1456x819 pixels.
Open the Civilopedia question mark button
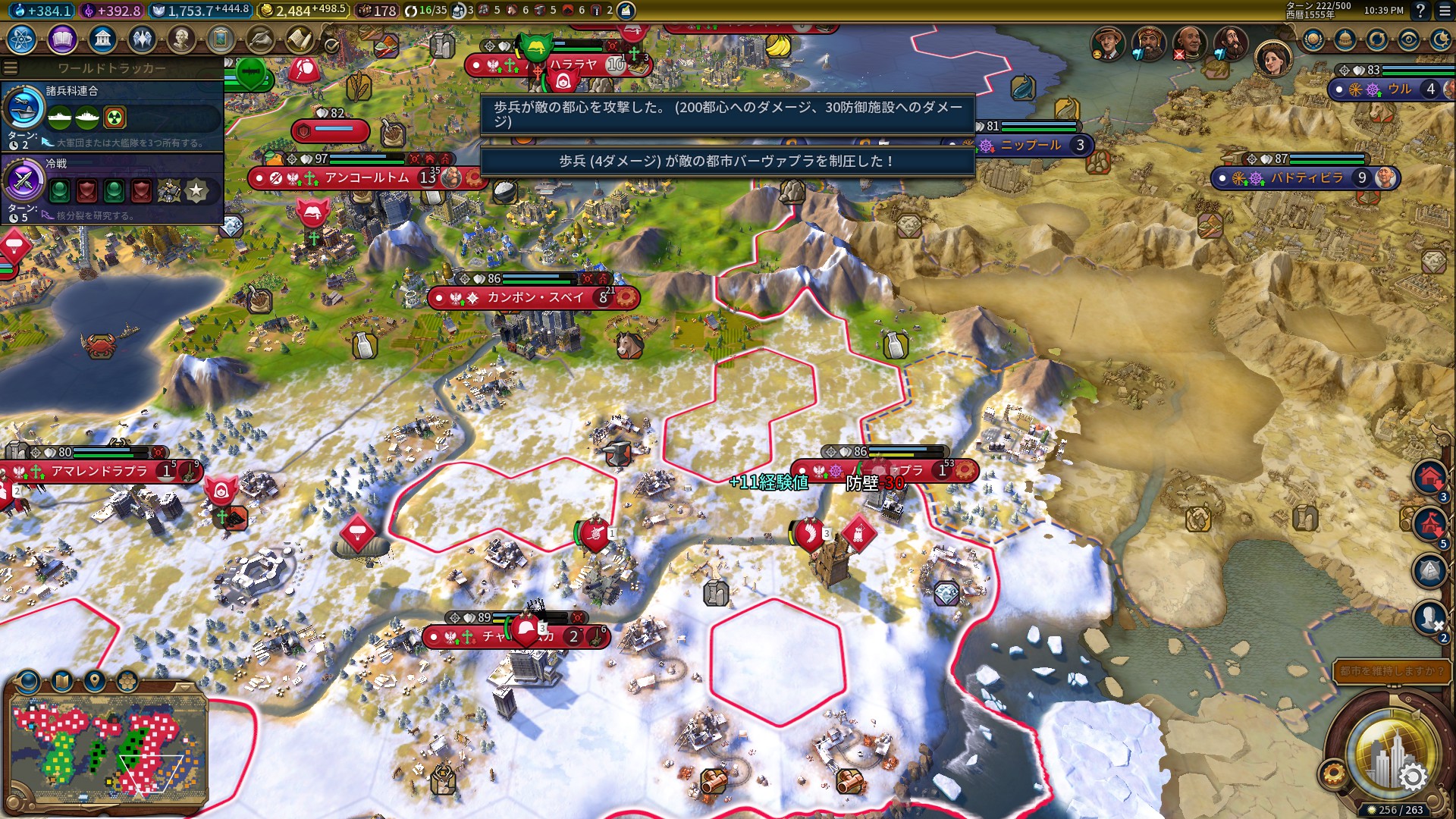pos(1420,11)
